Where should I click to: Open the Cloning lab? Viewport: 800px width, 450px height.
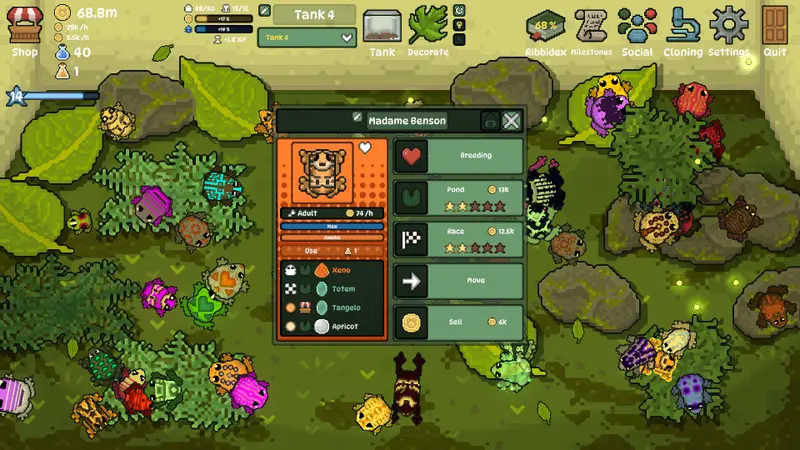684,30
